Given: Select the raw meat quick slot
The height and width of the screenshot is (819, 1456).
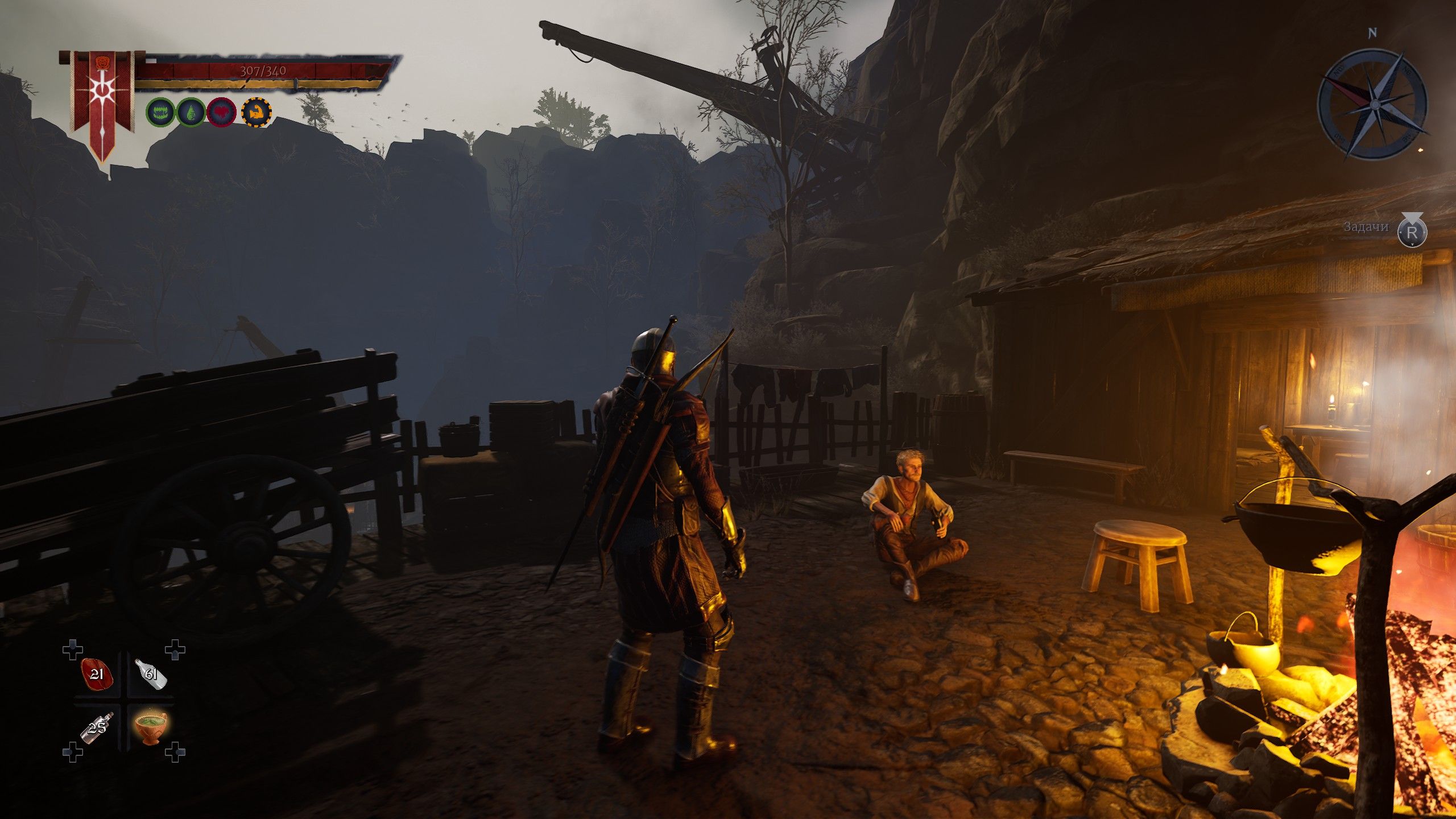Looking at the screenshot, I should tap(97, 674).
